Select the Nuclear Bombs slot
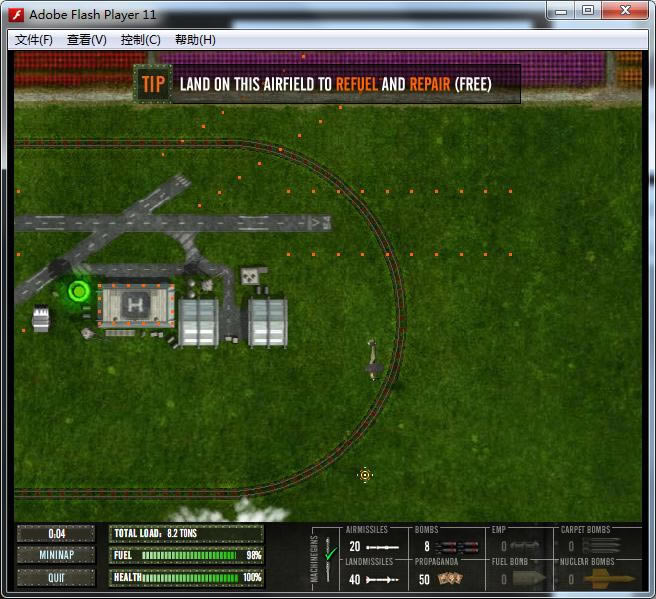656x599 pixels. click(598, 579)
